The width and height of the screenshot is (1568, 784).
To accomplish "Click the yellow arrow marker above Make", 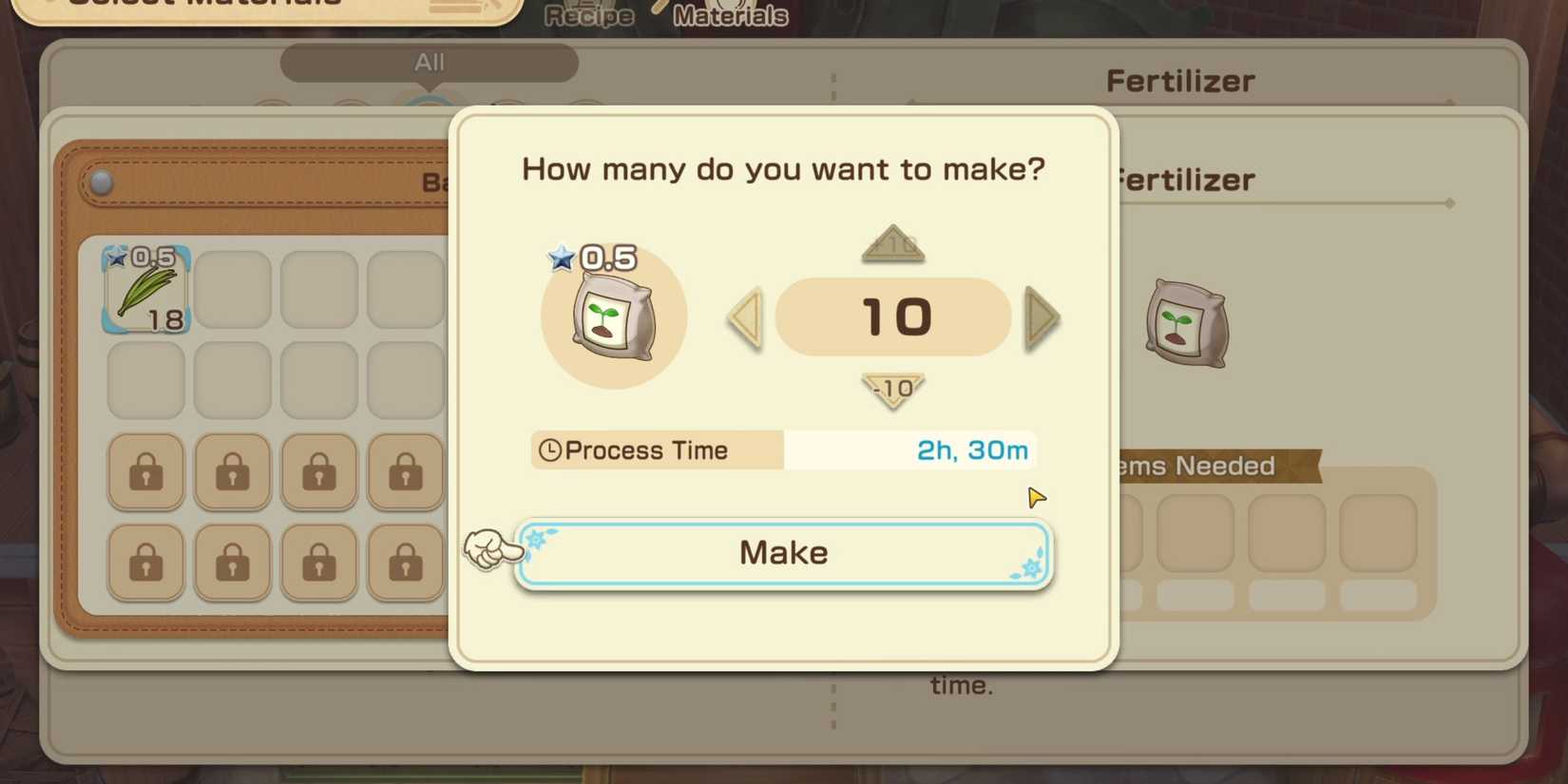I will pyautogui.click(x=1036, y=497).
